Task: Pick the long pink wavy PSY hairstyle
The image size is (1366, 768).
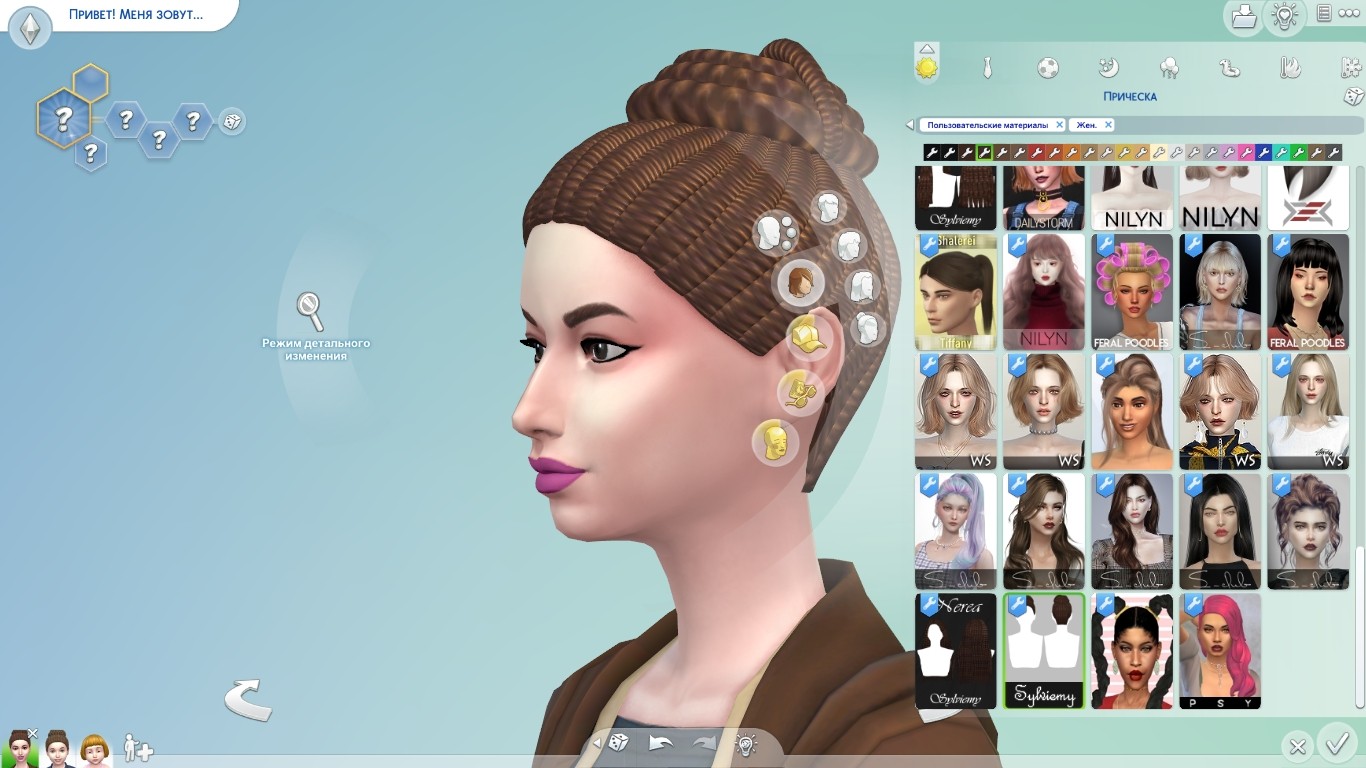Action: click(x=1220, y=651)
